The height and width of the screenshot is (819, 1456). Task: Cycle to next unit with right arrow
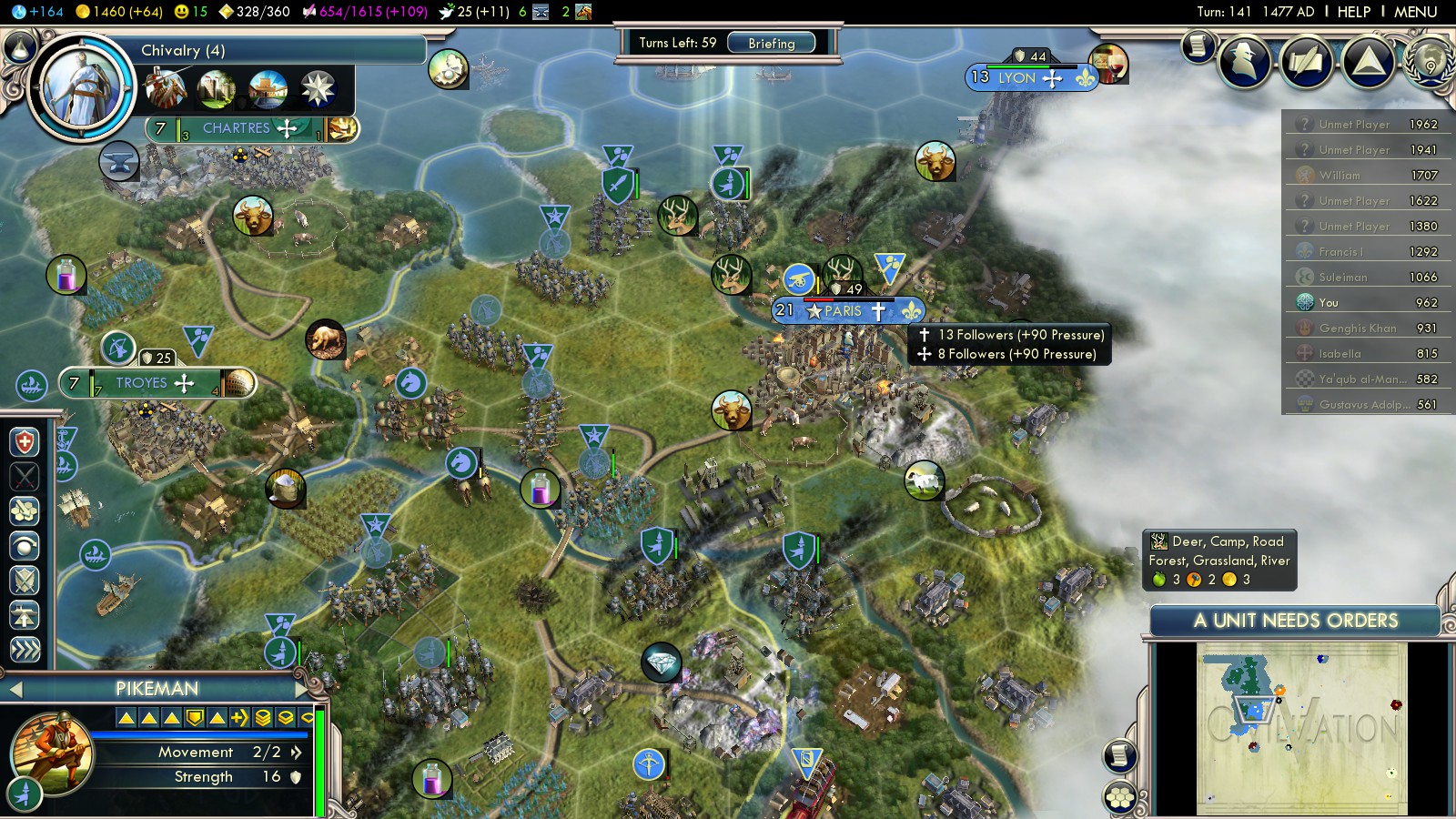(302, 689)
